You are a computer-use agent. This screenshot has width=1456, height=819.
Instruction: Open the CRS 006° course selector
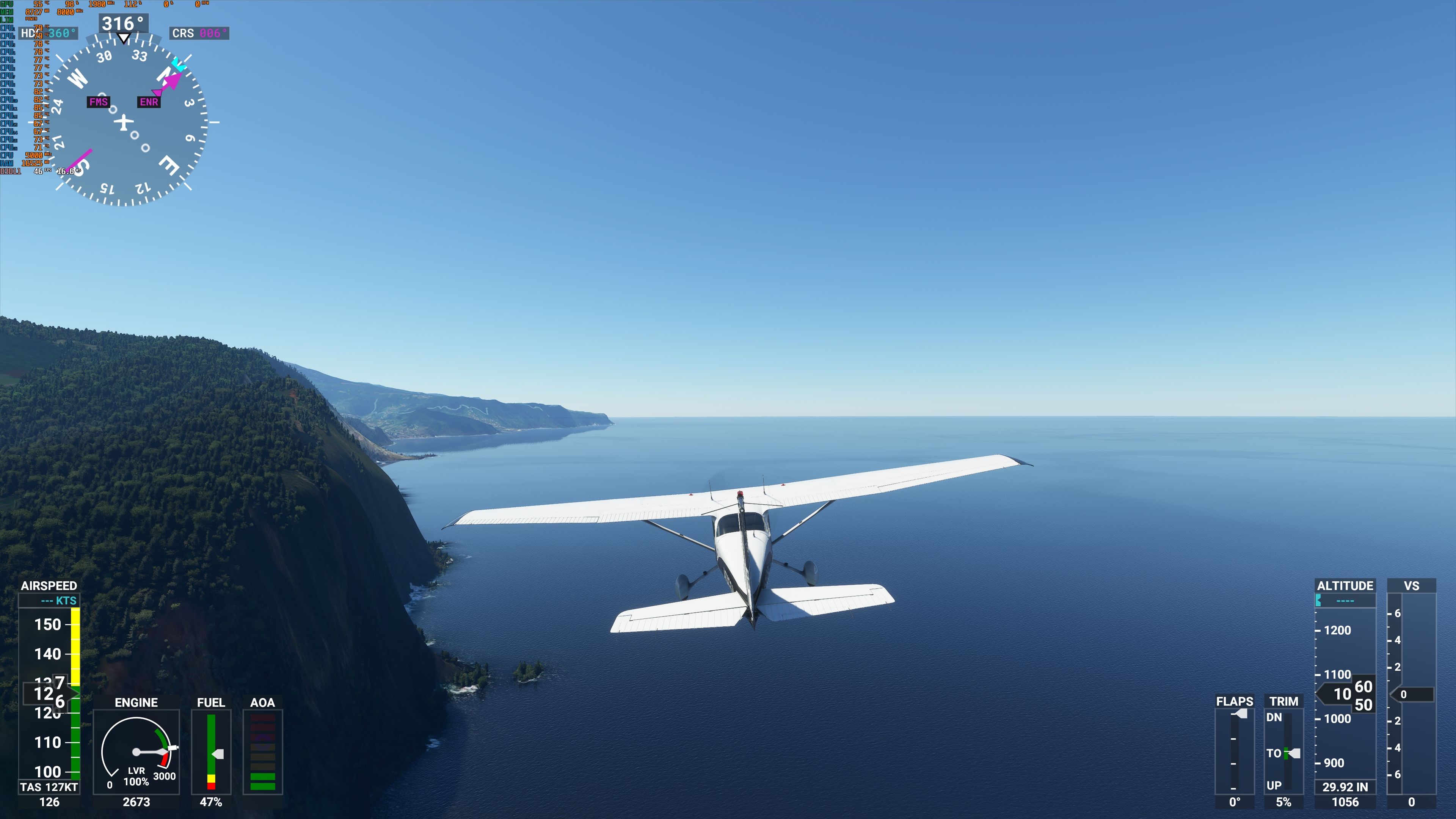tap(199, 34)
